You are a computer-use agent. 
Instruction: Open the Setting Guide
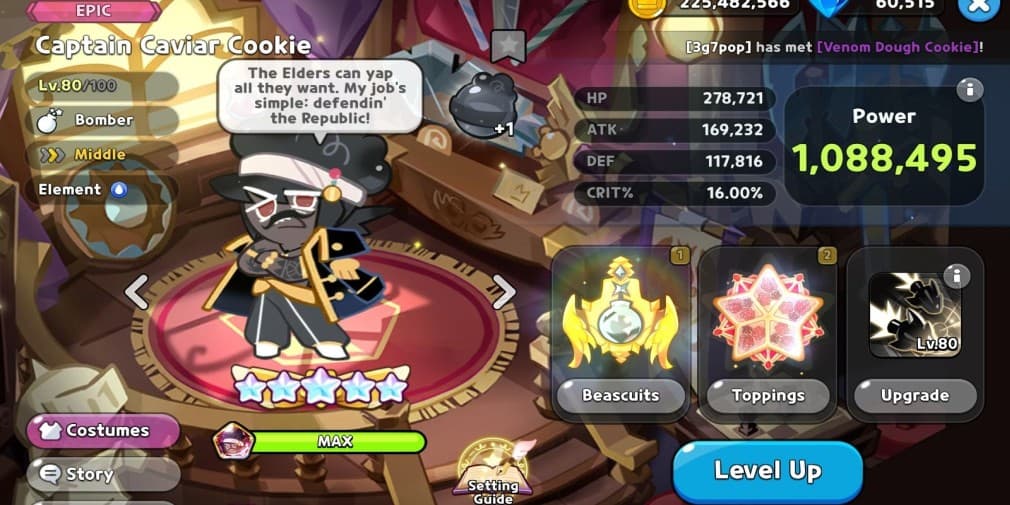(x=493, y=470)
